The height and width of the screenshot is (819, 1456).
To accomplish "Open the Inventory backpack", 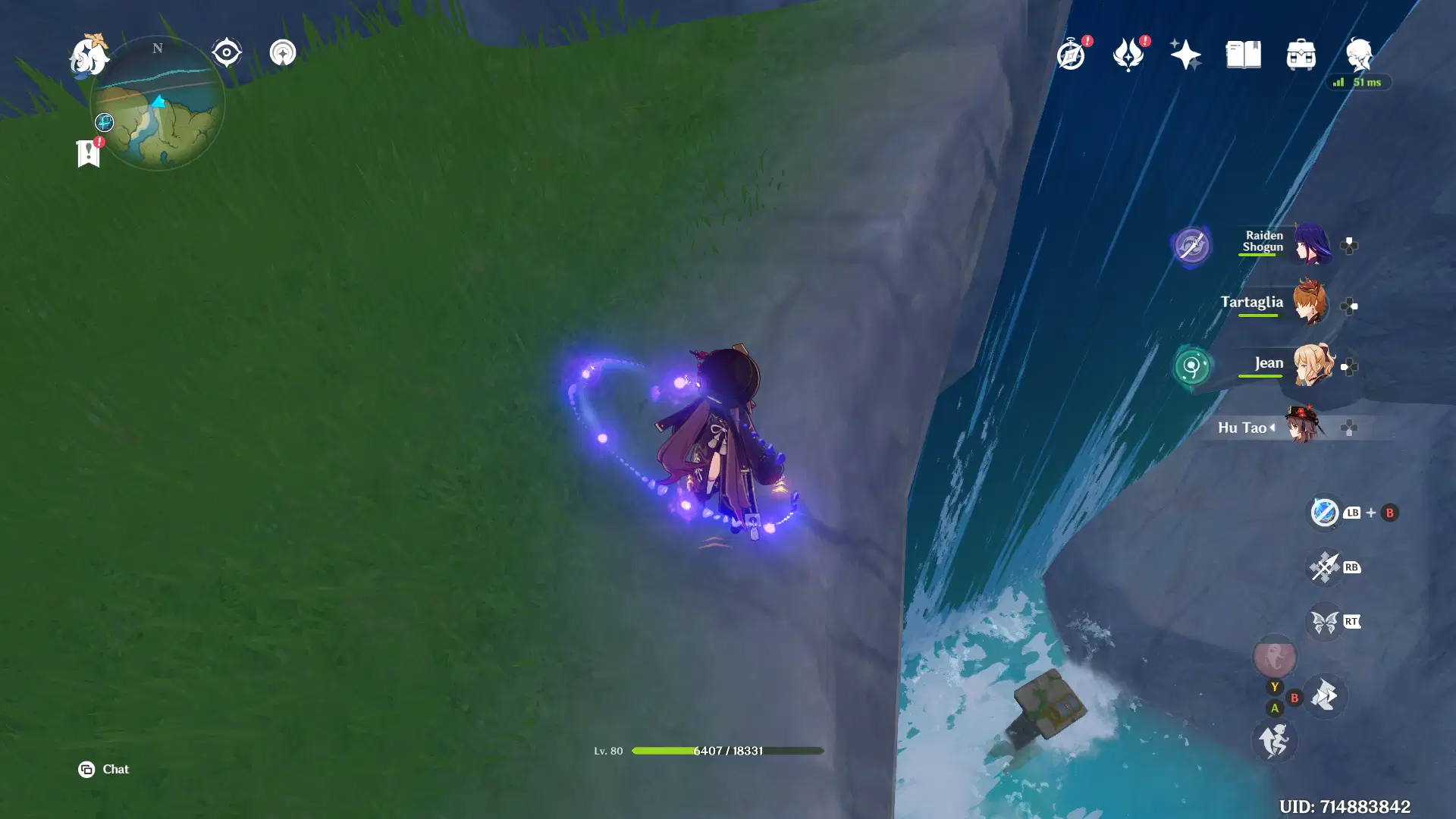I will (1301, 55).
